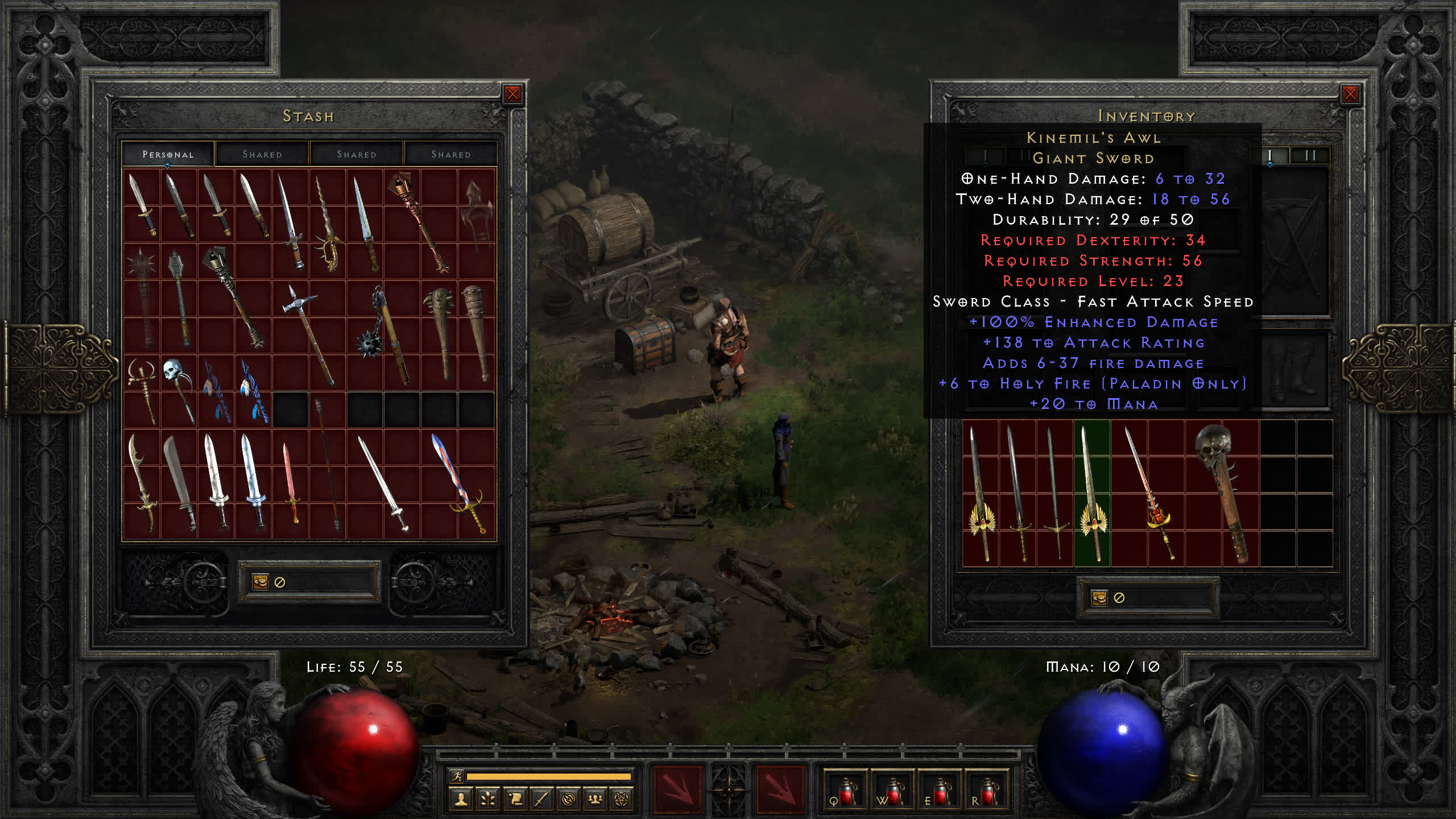Grab the wavy kris dagger in stash
The image size is (1456, 819).
click(x=328, y=225)
